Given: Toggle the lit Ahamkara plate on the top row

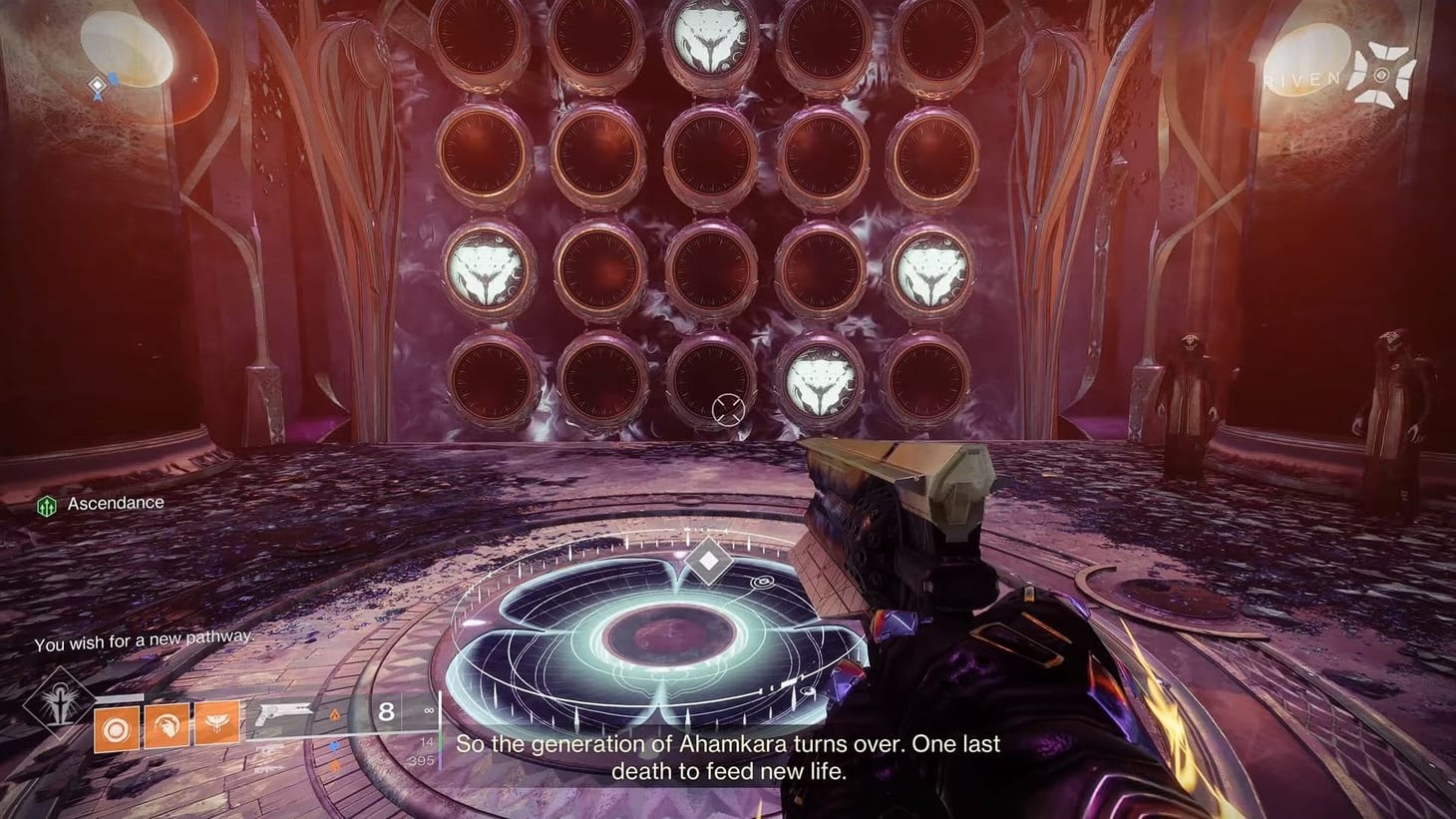Looking at the screenshot, I should tap(709, 38).
